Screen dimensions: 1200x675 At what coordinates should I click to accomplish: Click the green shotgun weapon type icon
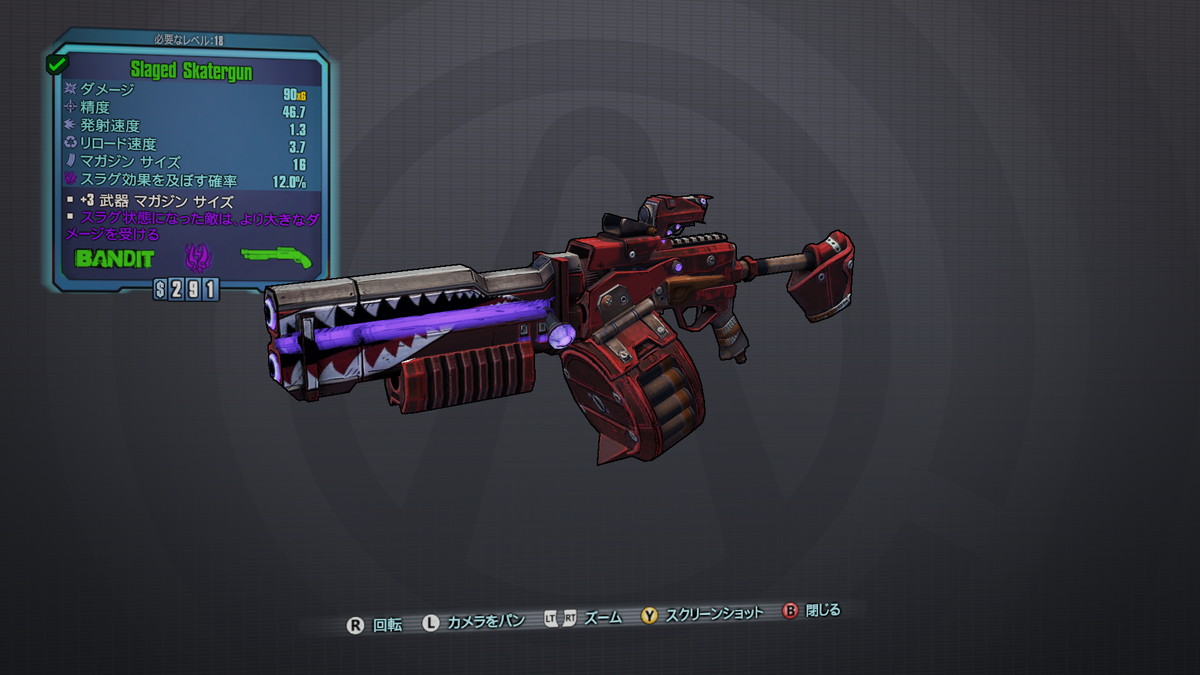coord(276,257)
